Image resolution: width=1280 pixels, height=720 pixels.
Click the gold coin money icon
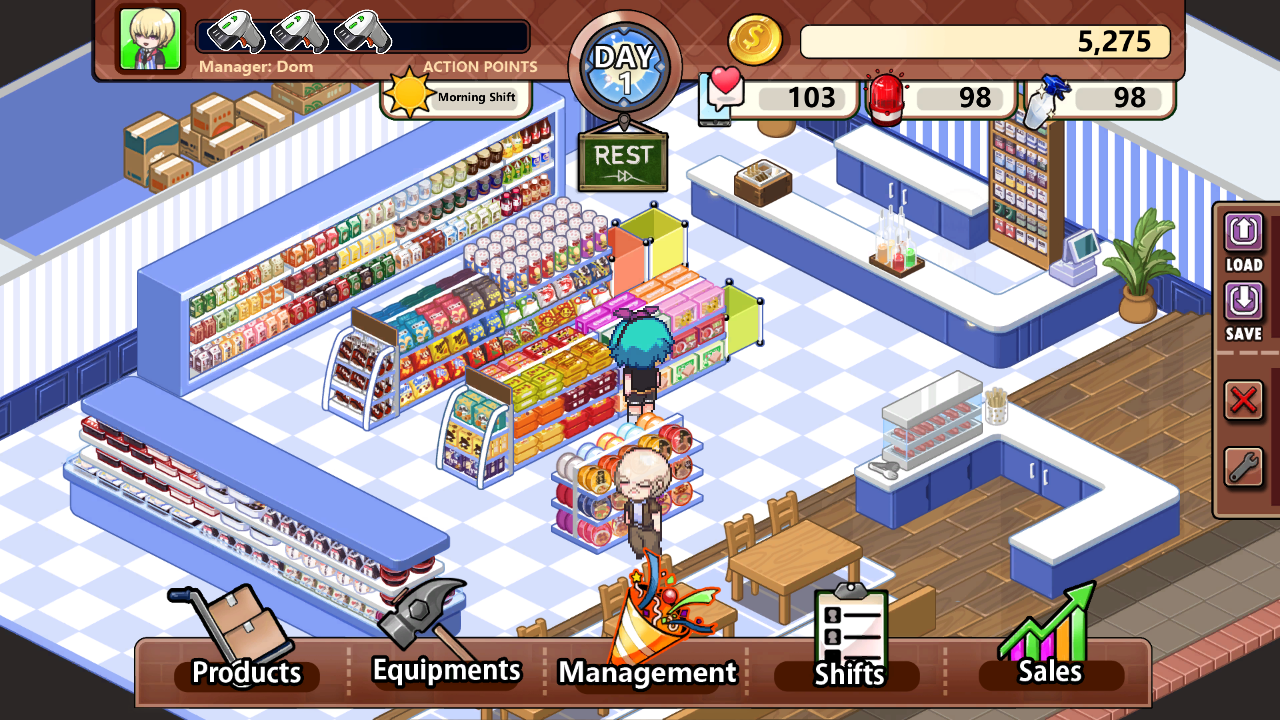pyautogui.click(x=755, y=41)
